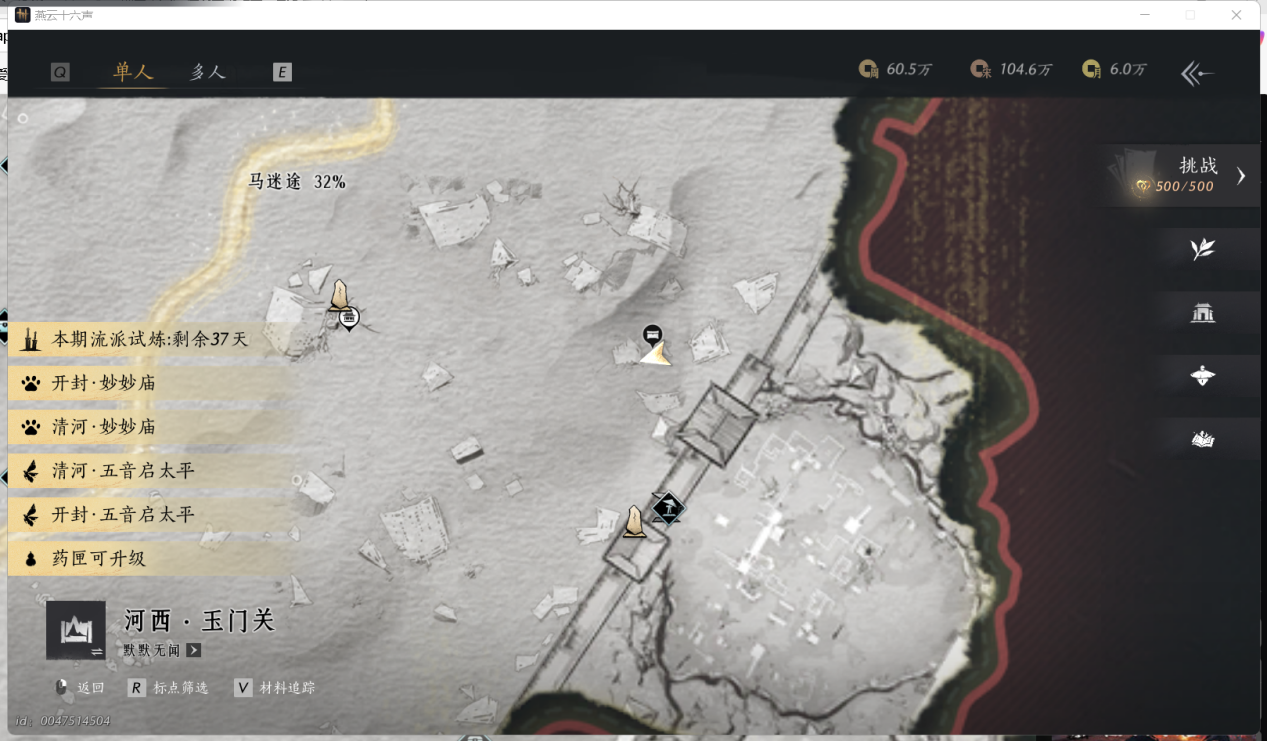Switch to the 单人 tab
Screen dimensions: 1267x741
pos(133,72)
